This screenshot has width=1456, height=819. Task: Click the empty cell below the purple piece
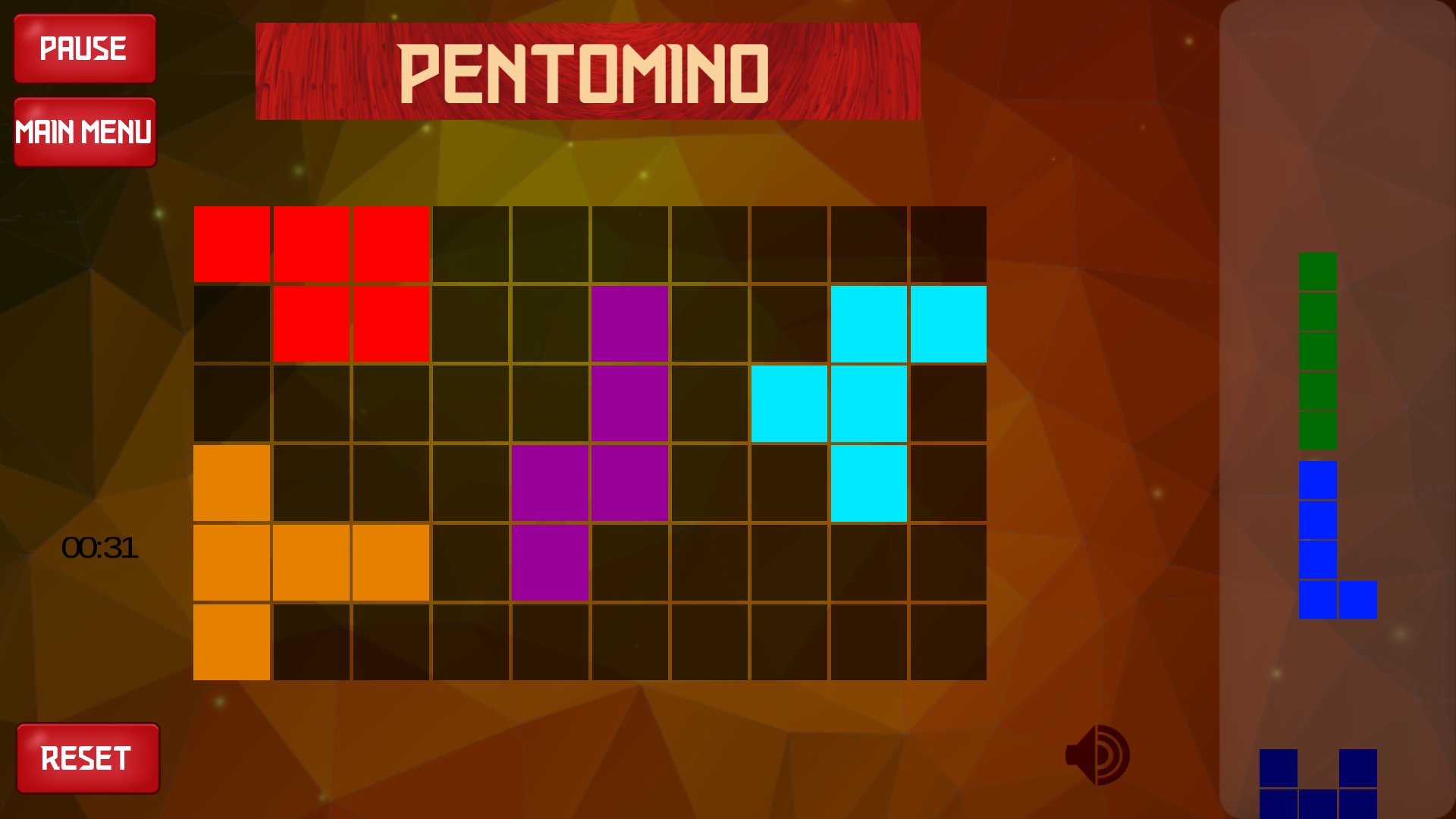click(550, 641)
